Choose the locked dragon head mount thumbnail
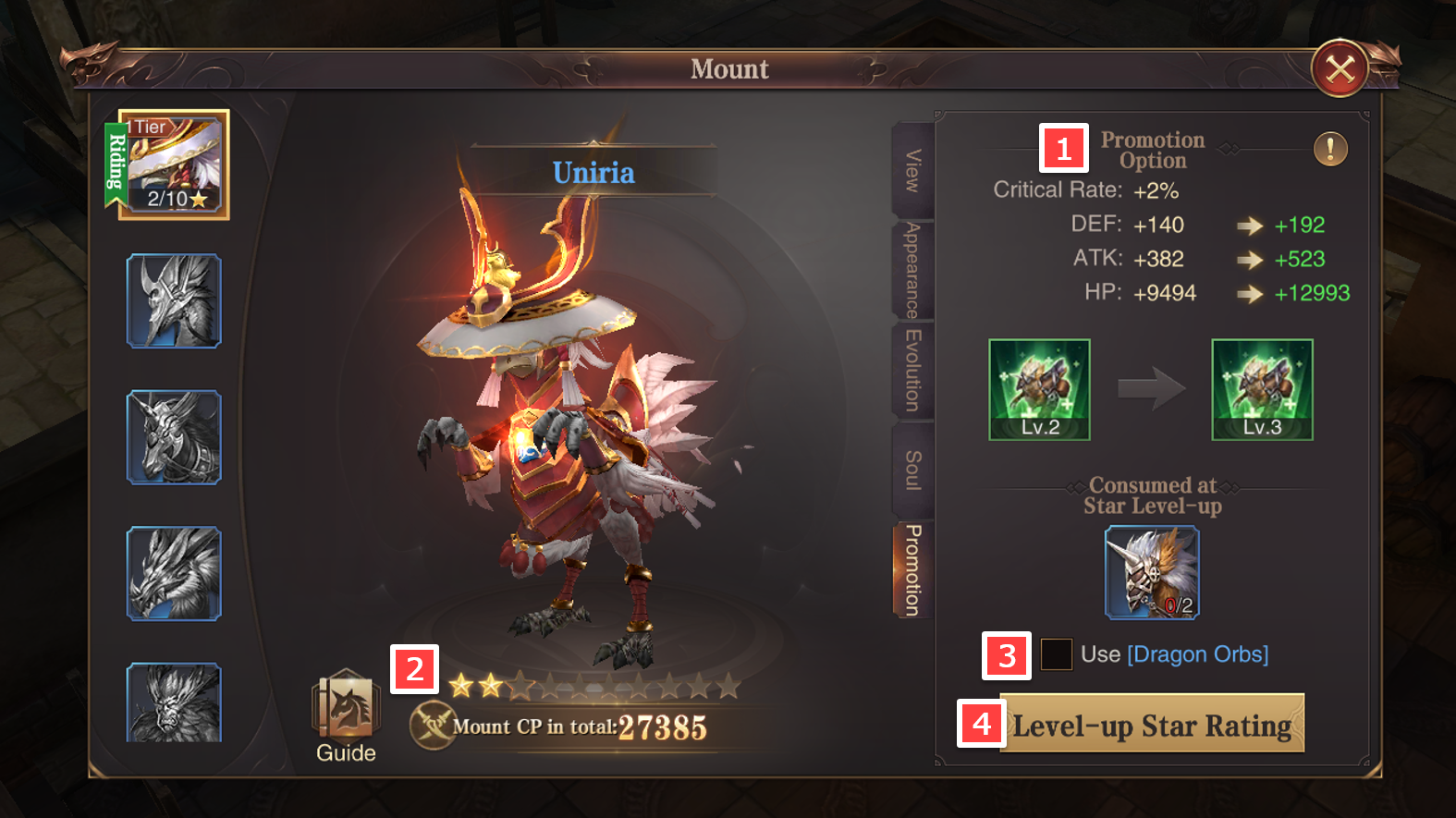The width and height of the screenshot is (1456, 818). pyautogui.click(x=174, y=573)
